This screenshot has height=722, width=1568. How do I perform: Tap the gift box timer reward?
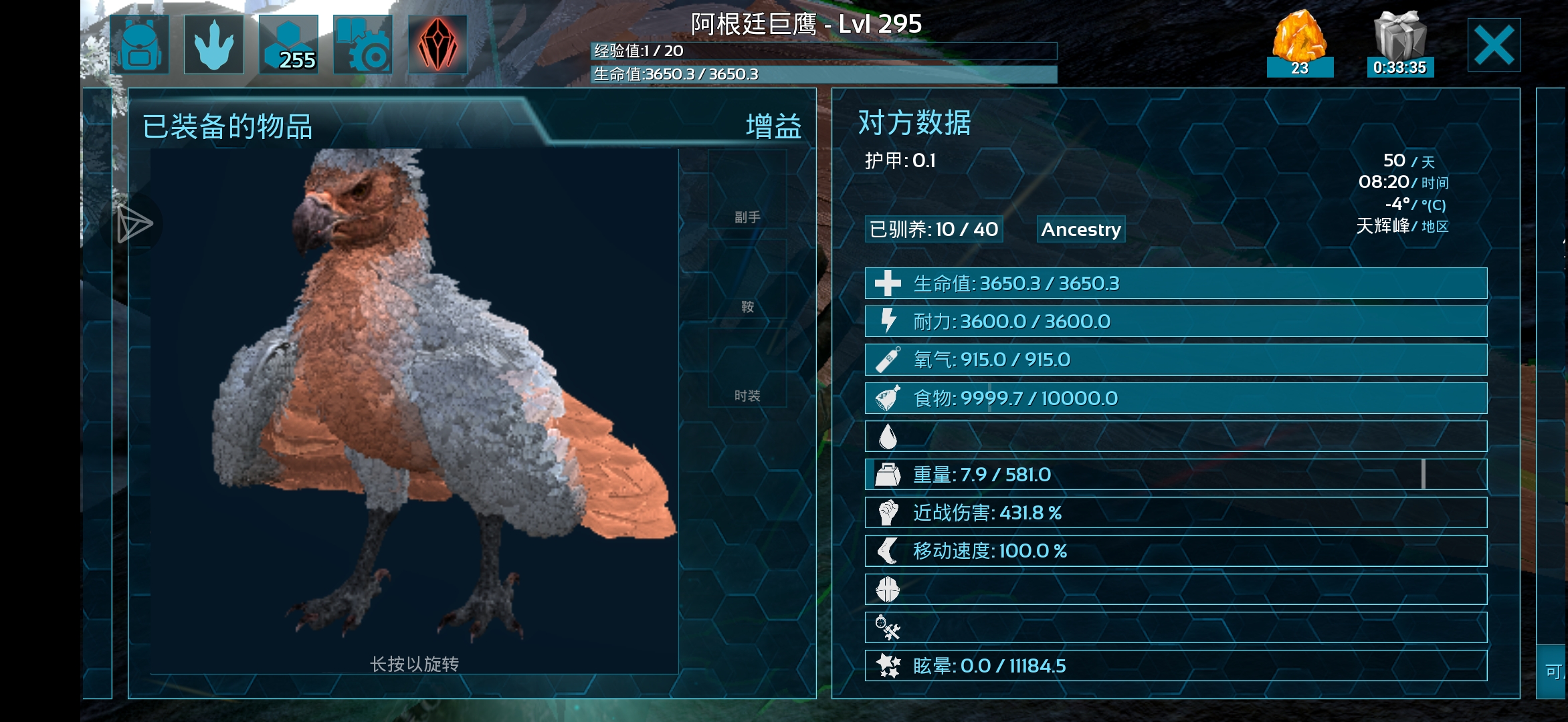(1399, 43)
